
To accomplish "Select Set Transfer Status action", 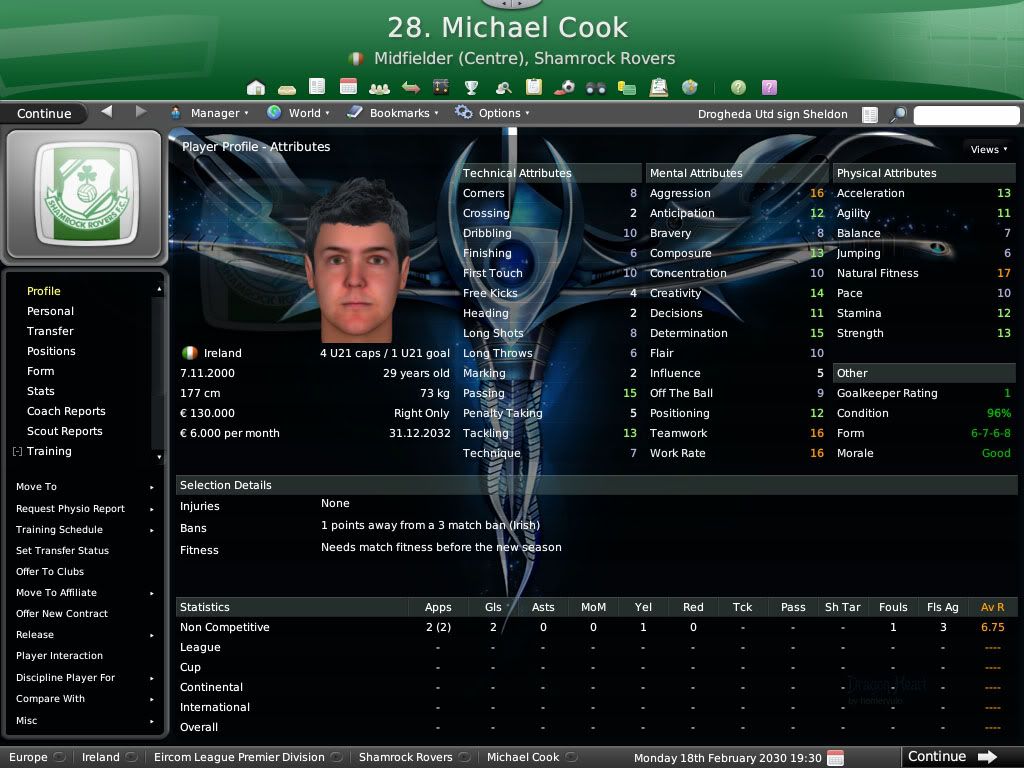I will tap(62, 550).
